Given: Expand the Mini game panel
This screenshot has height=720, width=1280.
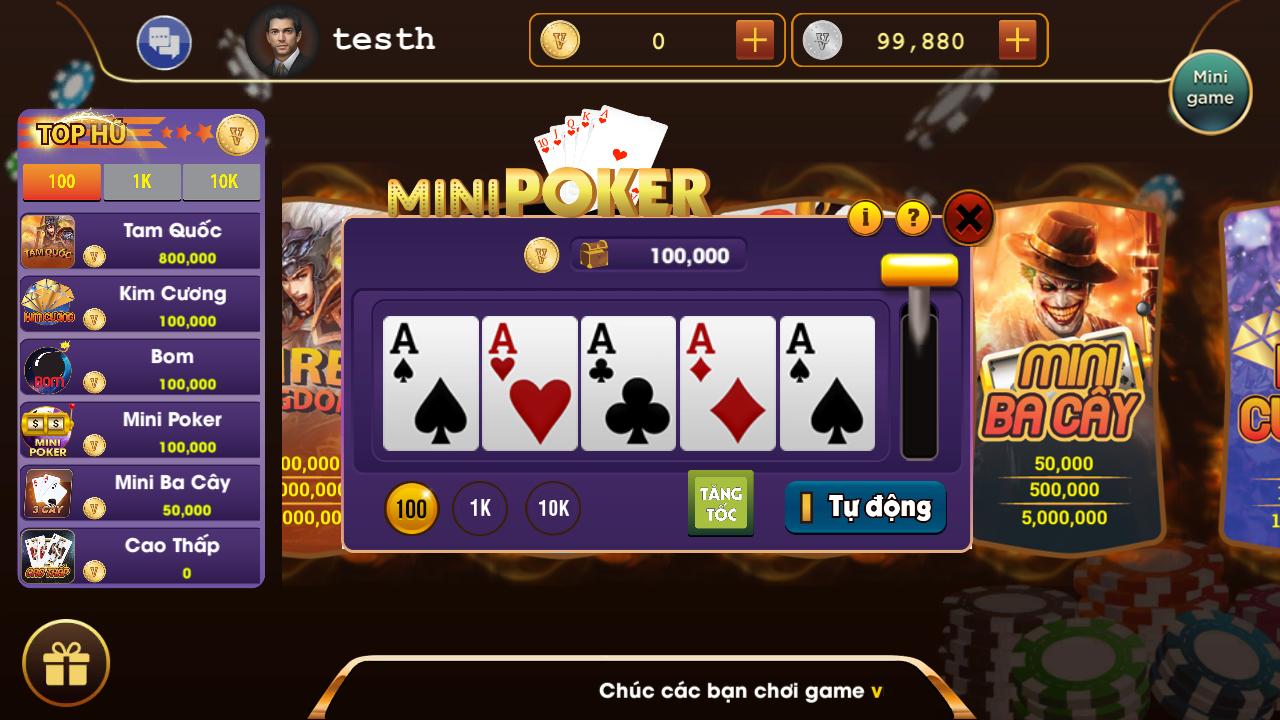Looking at the screenshot, I should click(x=1210, y=90).
